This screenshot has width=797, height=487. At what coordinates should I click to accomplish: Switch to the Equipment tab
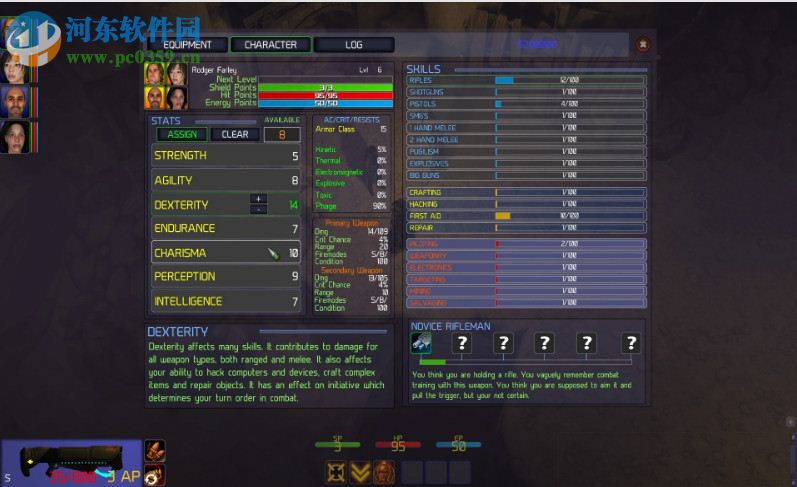point(187,44)
